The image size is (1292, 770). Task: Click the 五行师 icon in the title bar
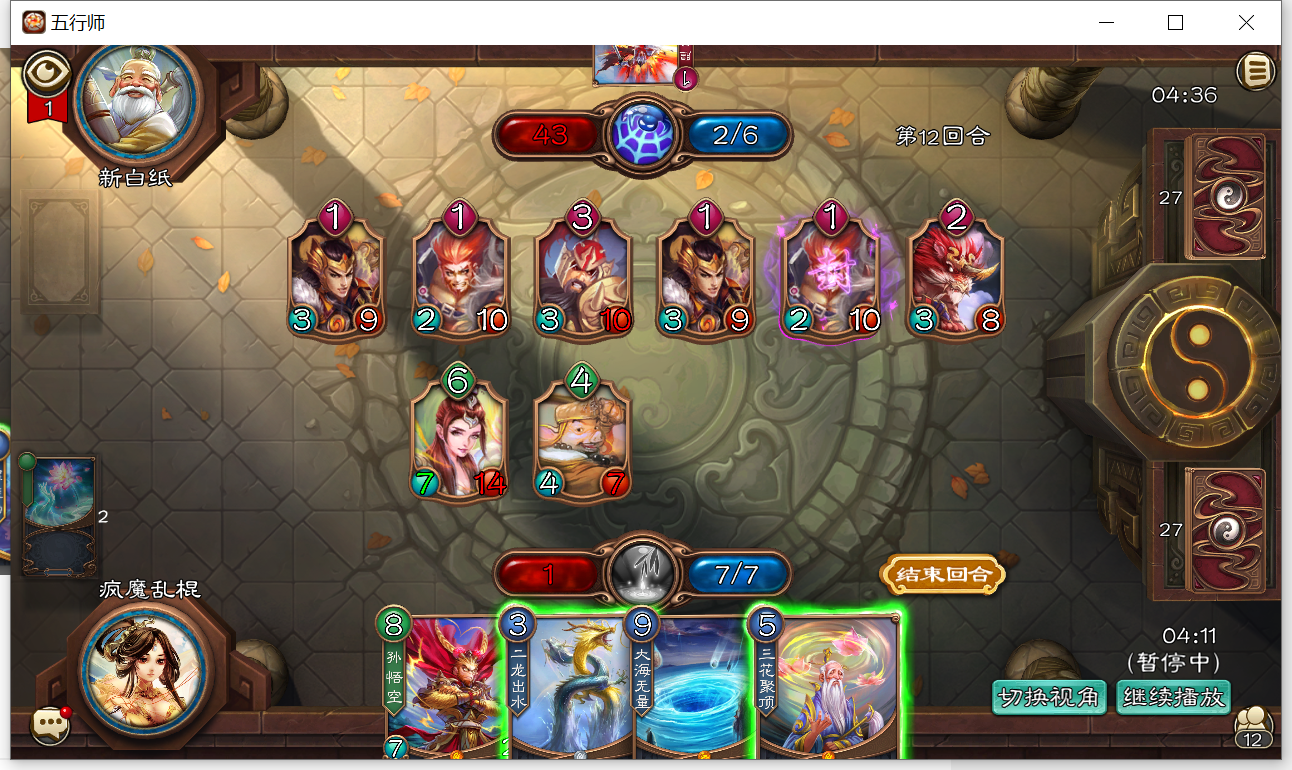point(32,22)
